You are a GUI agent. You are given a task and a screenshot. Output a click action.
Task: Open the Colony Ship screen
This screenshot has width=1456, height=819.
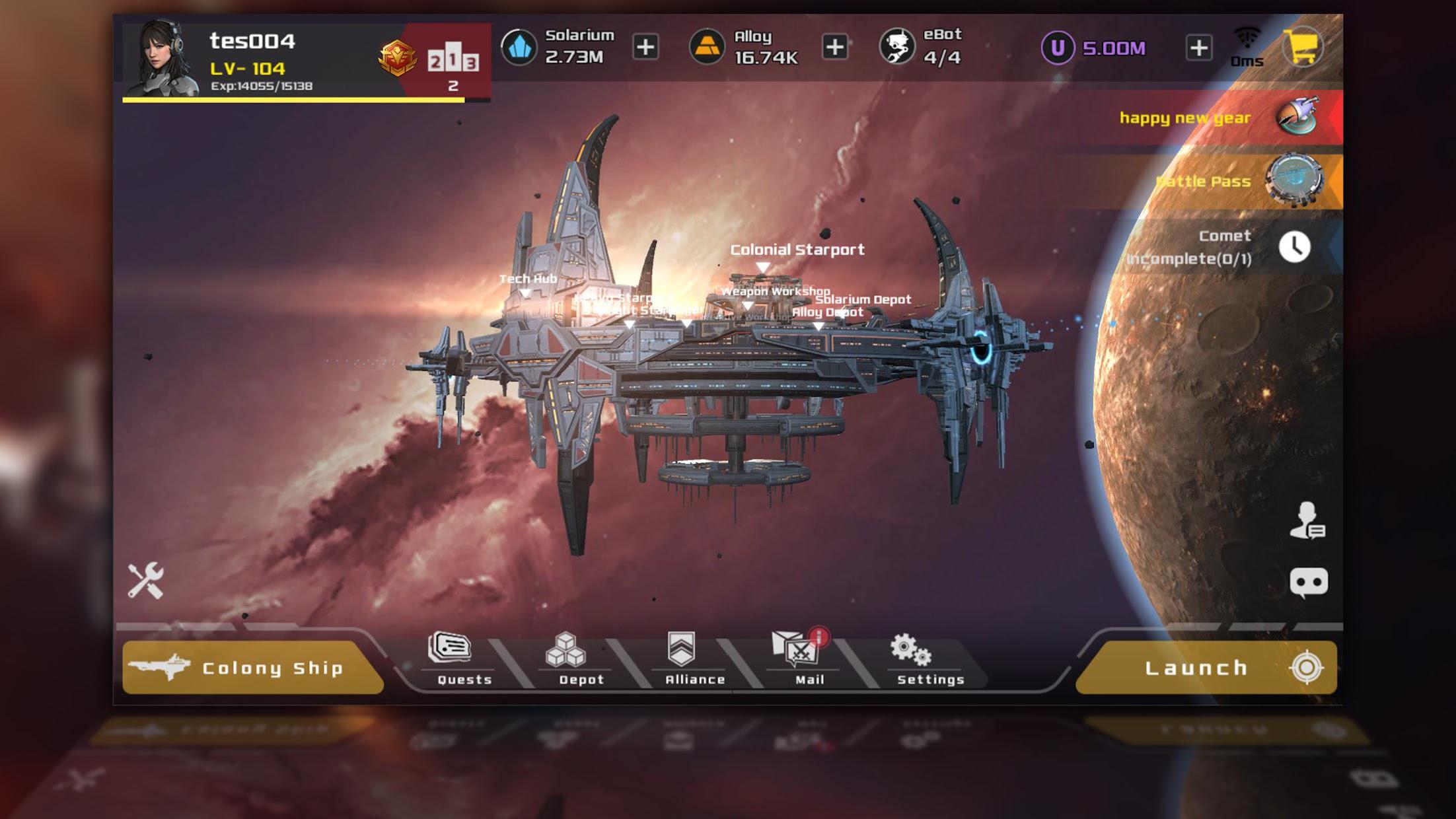[x=253, y=668]
